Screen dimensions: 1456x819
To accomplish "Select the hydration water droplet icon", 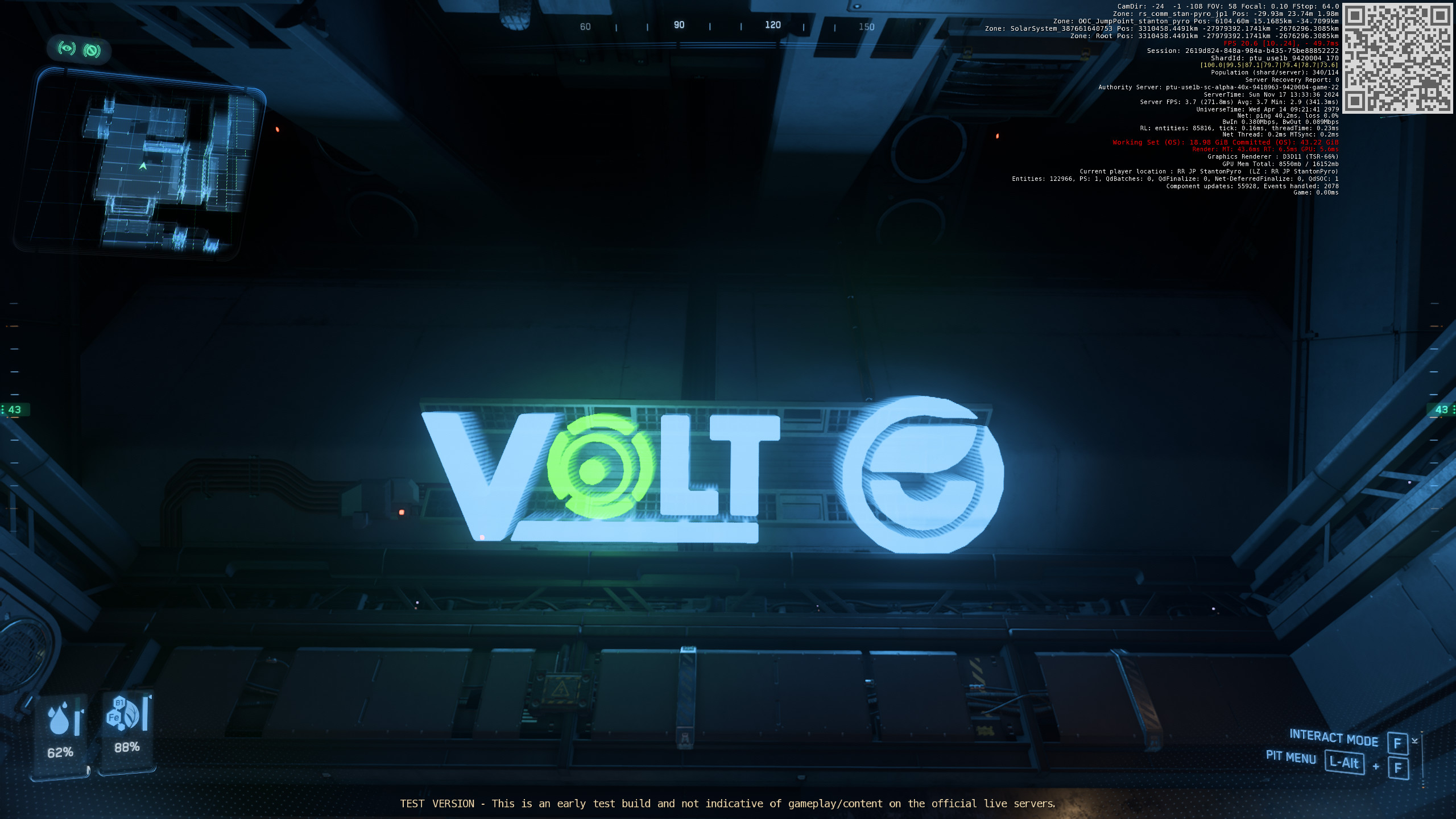I will pyautogui.click(x=59, y=721).
